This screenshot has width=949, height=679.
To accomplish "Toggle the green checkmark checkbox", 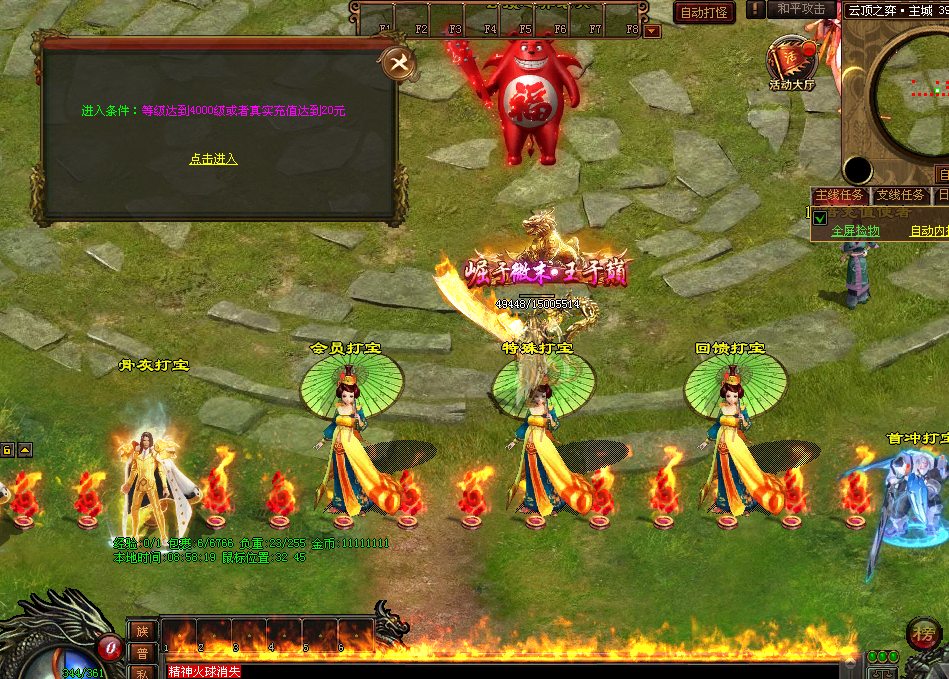I will pyautogui.click(x=820, y=218).
